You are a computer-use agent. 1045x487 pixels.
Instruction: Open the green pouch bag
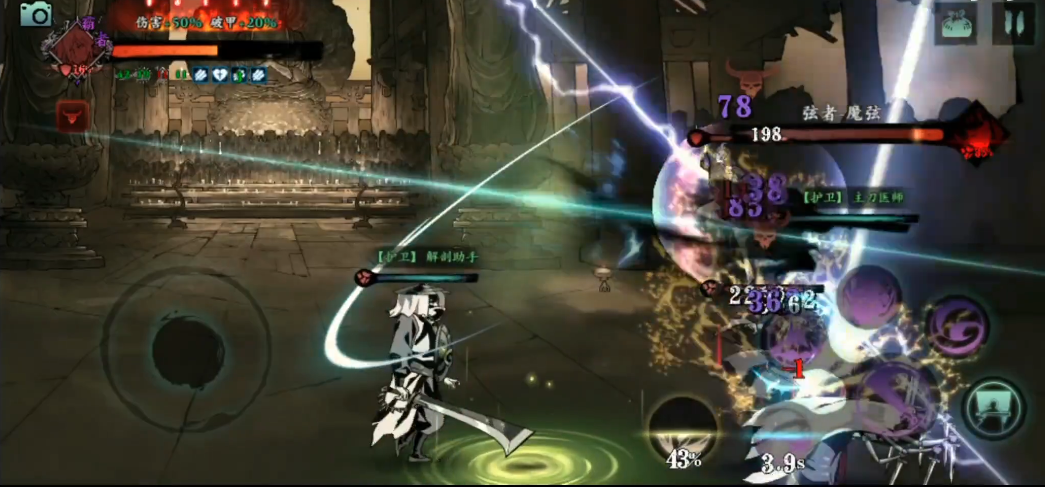click(955, 24)
